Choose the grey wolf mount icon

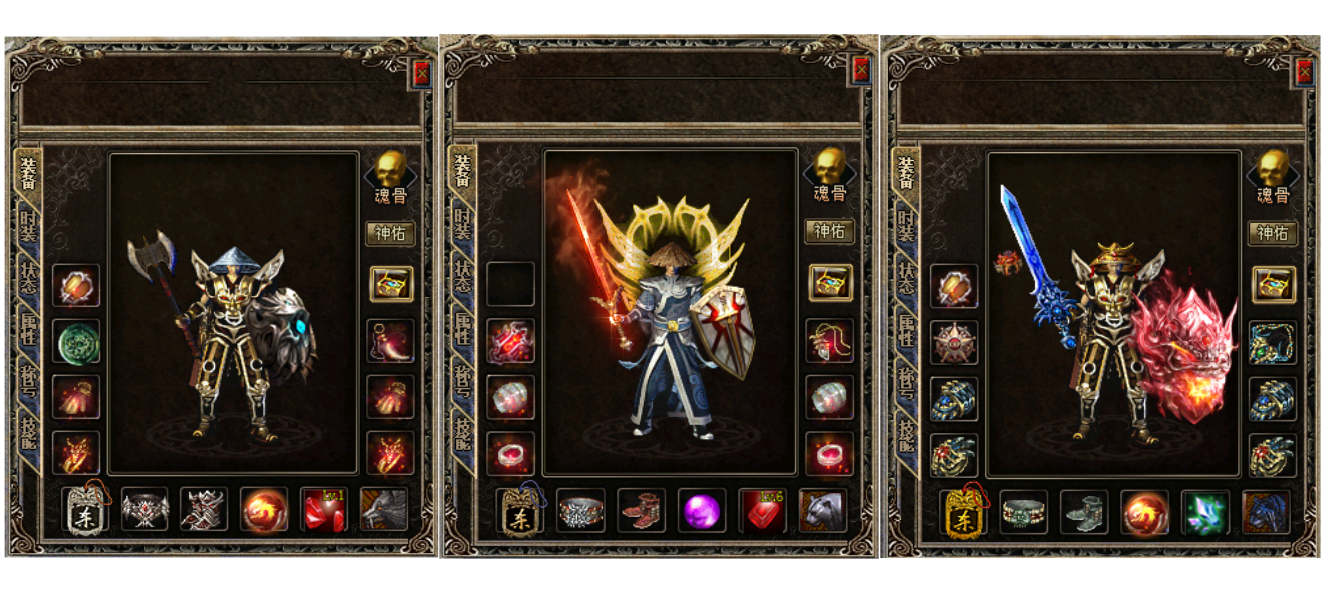384,510
